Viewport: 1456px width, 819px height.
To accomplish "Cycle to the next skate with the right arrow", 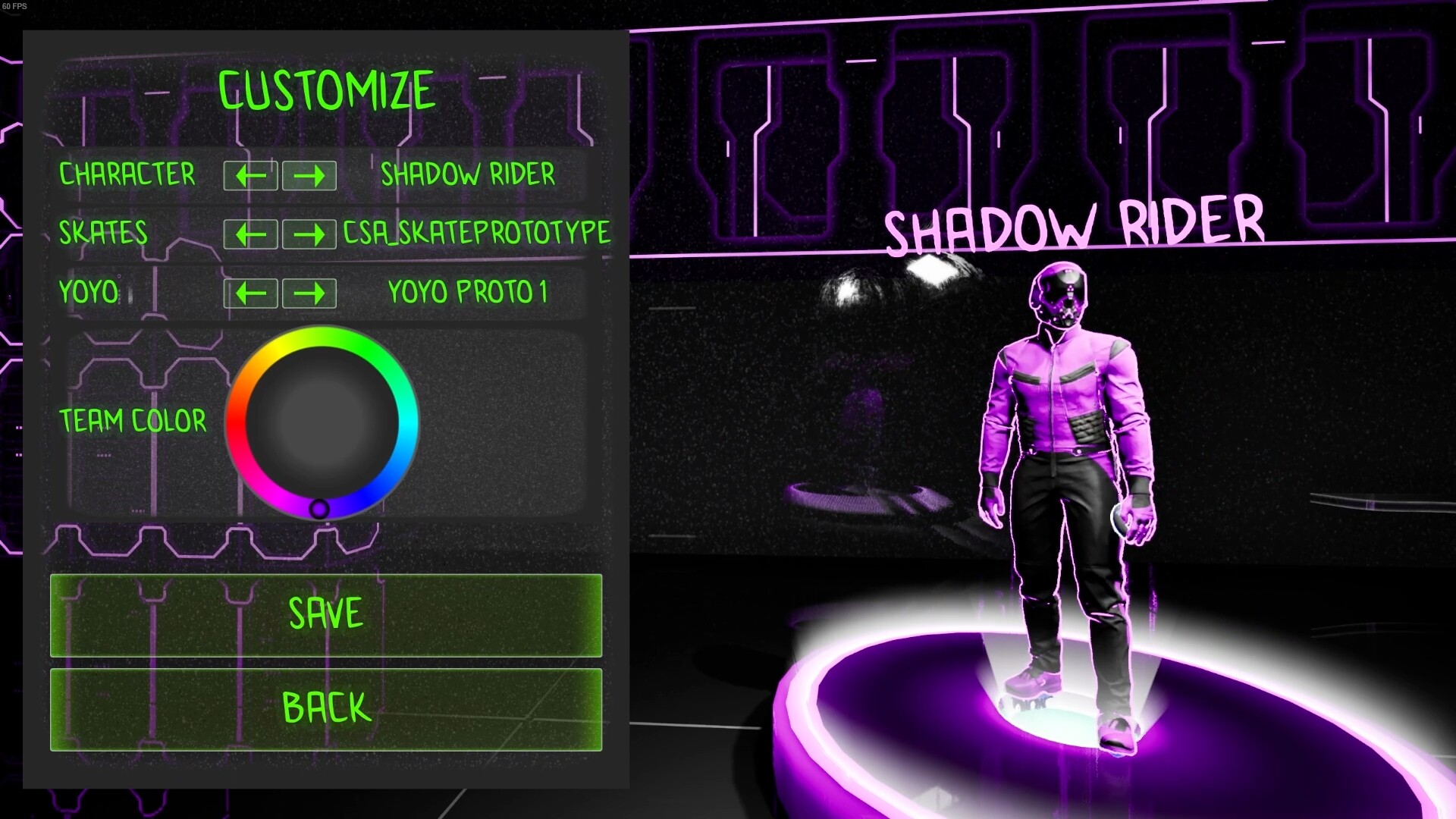I will pyautogui.click(x=309, y=234).
